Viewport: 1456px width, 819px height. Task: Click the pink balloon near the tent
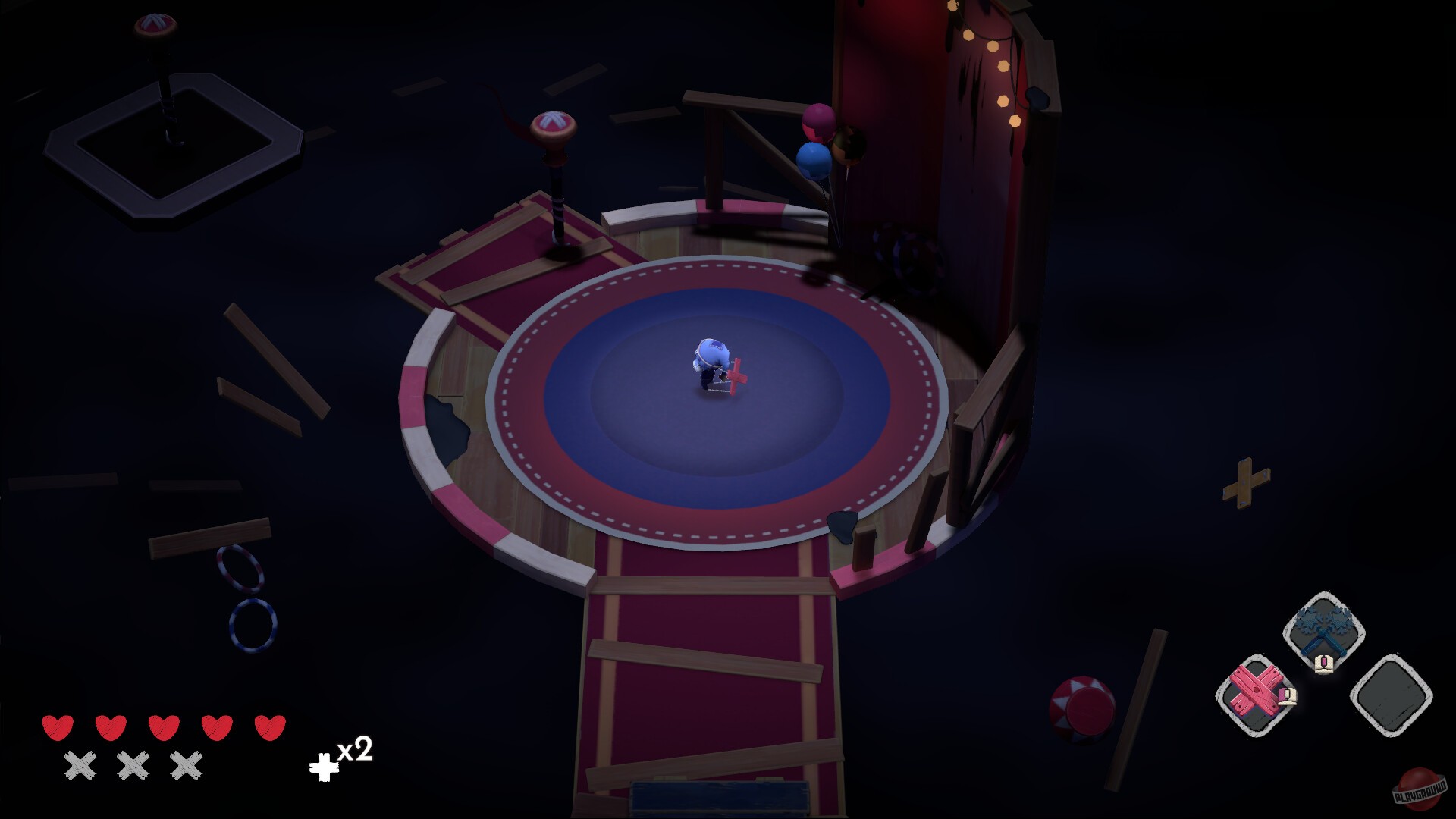click(817, 121)
